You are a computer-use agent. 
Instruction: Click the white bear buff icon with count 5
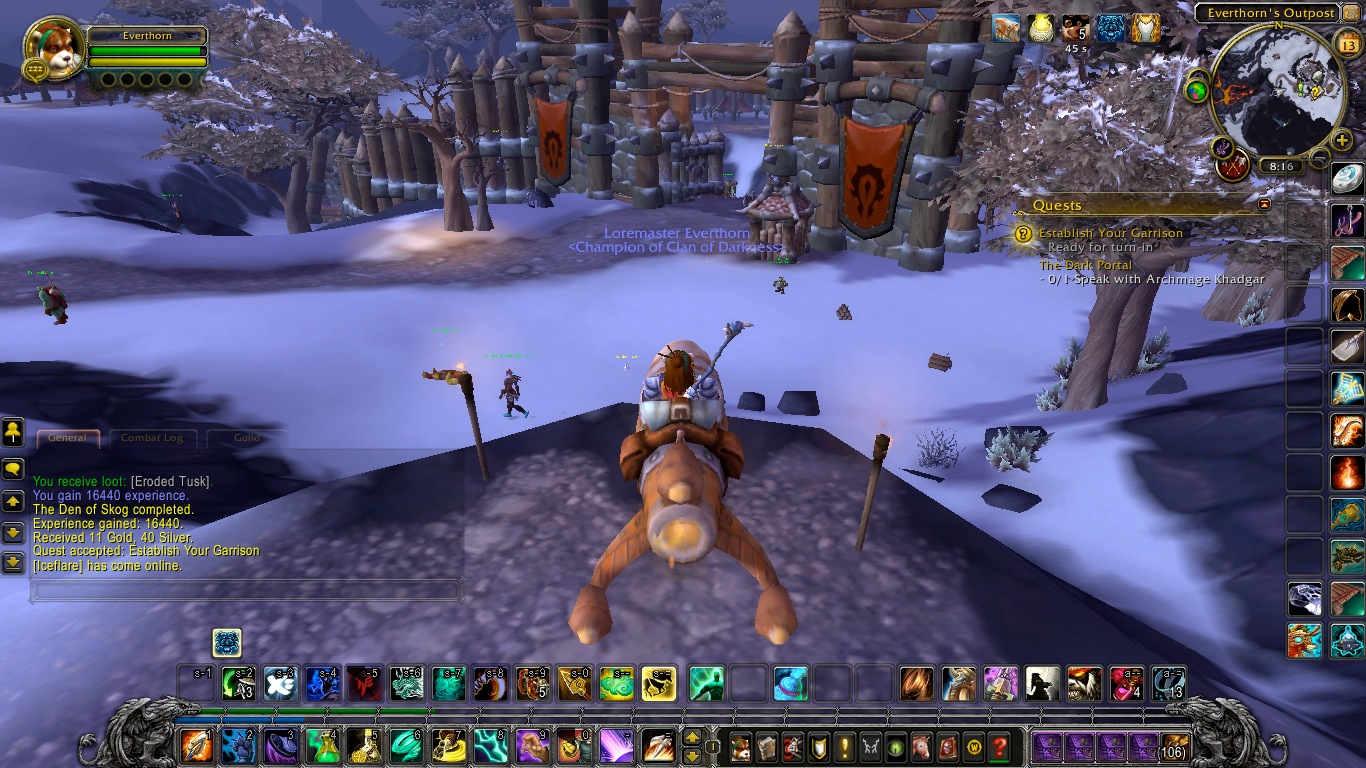[1076, 29]
